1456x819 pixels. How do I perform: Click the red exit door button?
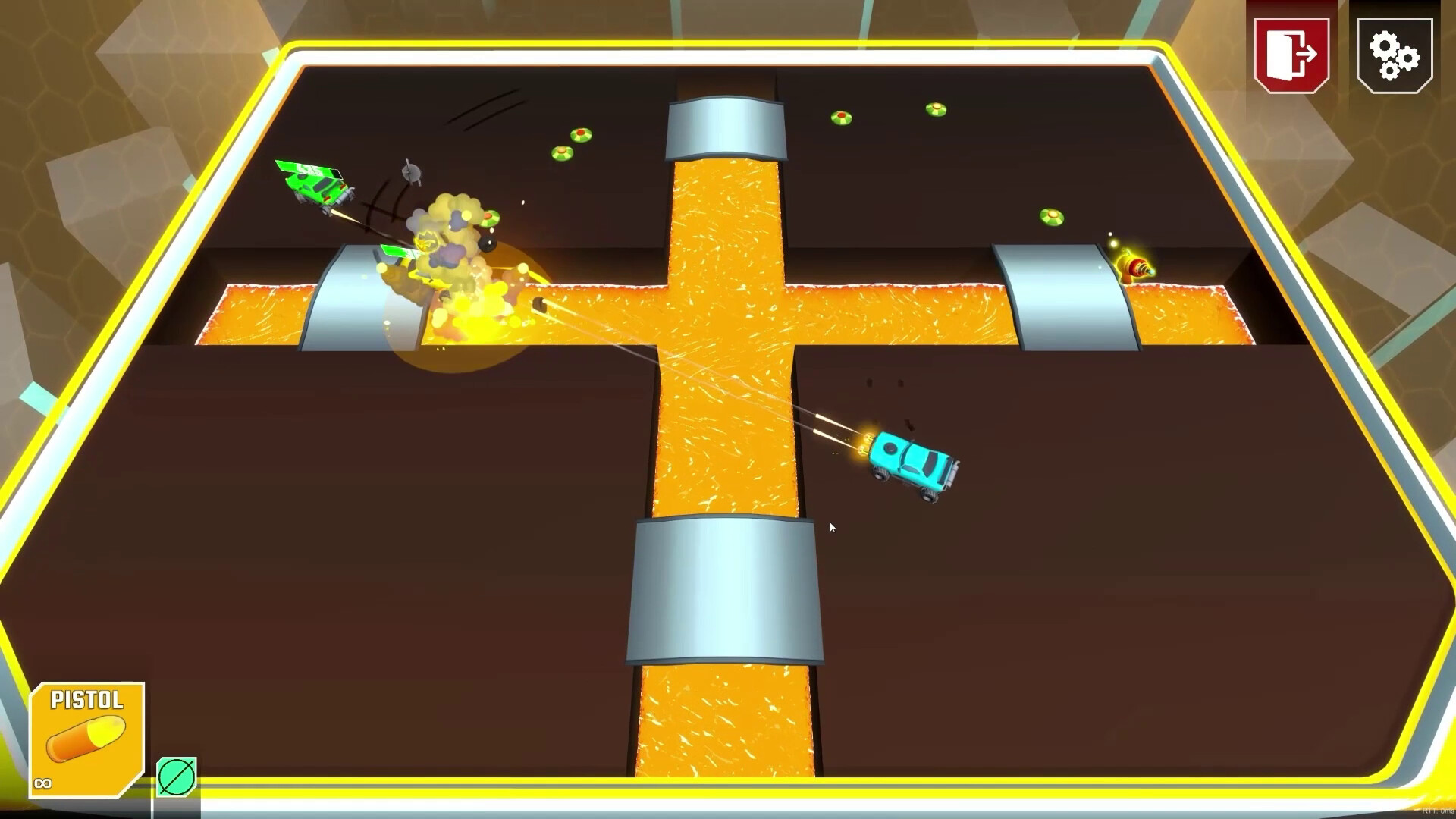tap(1291, 55)
